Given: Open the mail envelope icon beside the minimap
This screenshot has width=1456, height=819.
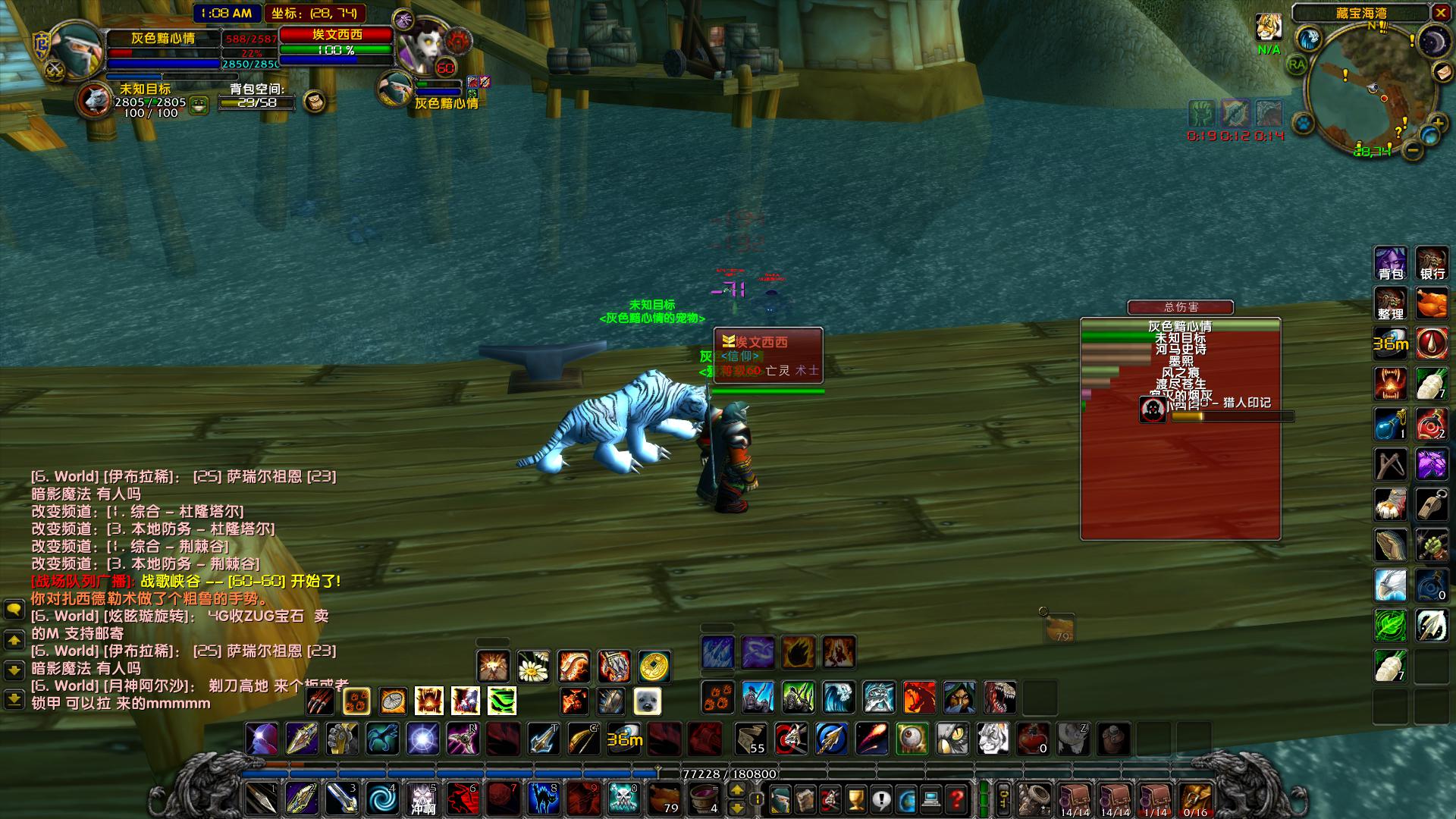Looking at the screenshot, I should click(x=1443, y=72).
